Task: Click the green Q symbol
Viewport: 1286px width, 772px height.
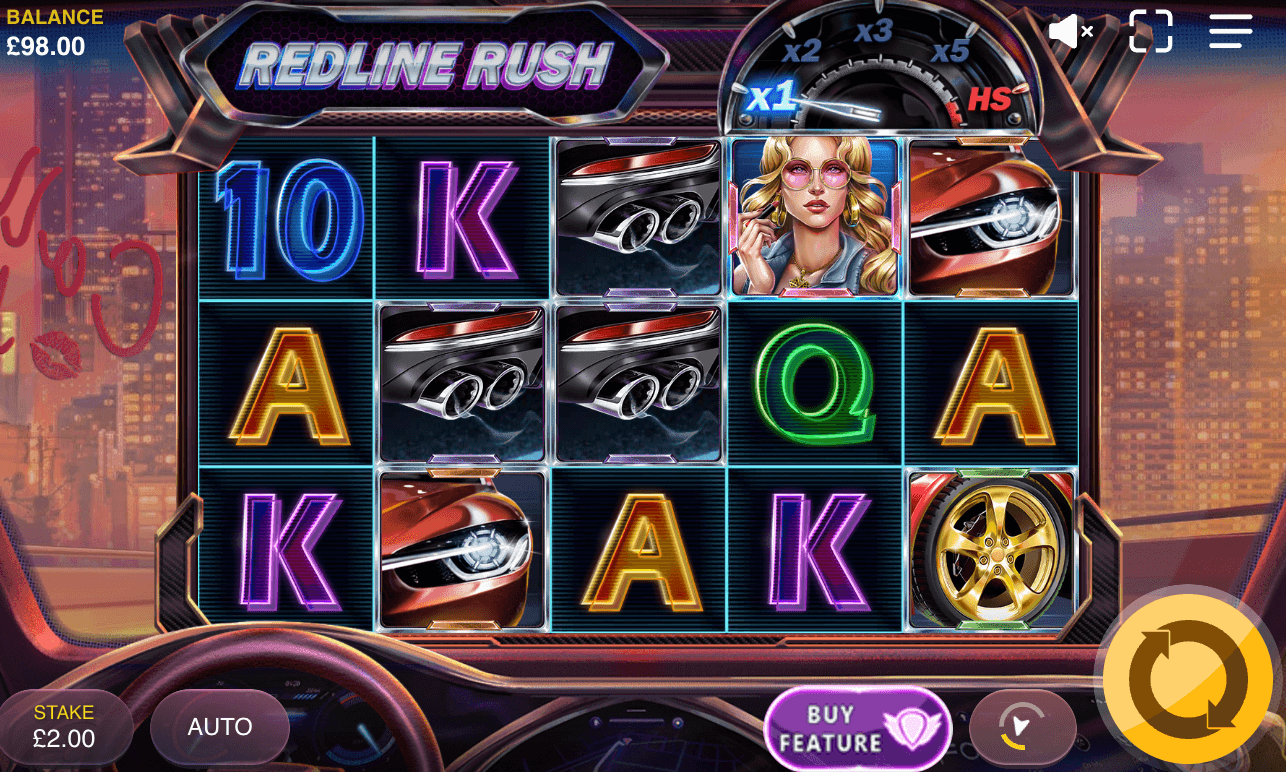Action: tap(813, 385)
